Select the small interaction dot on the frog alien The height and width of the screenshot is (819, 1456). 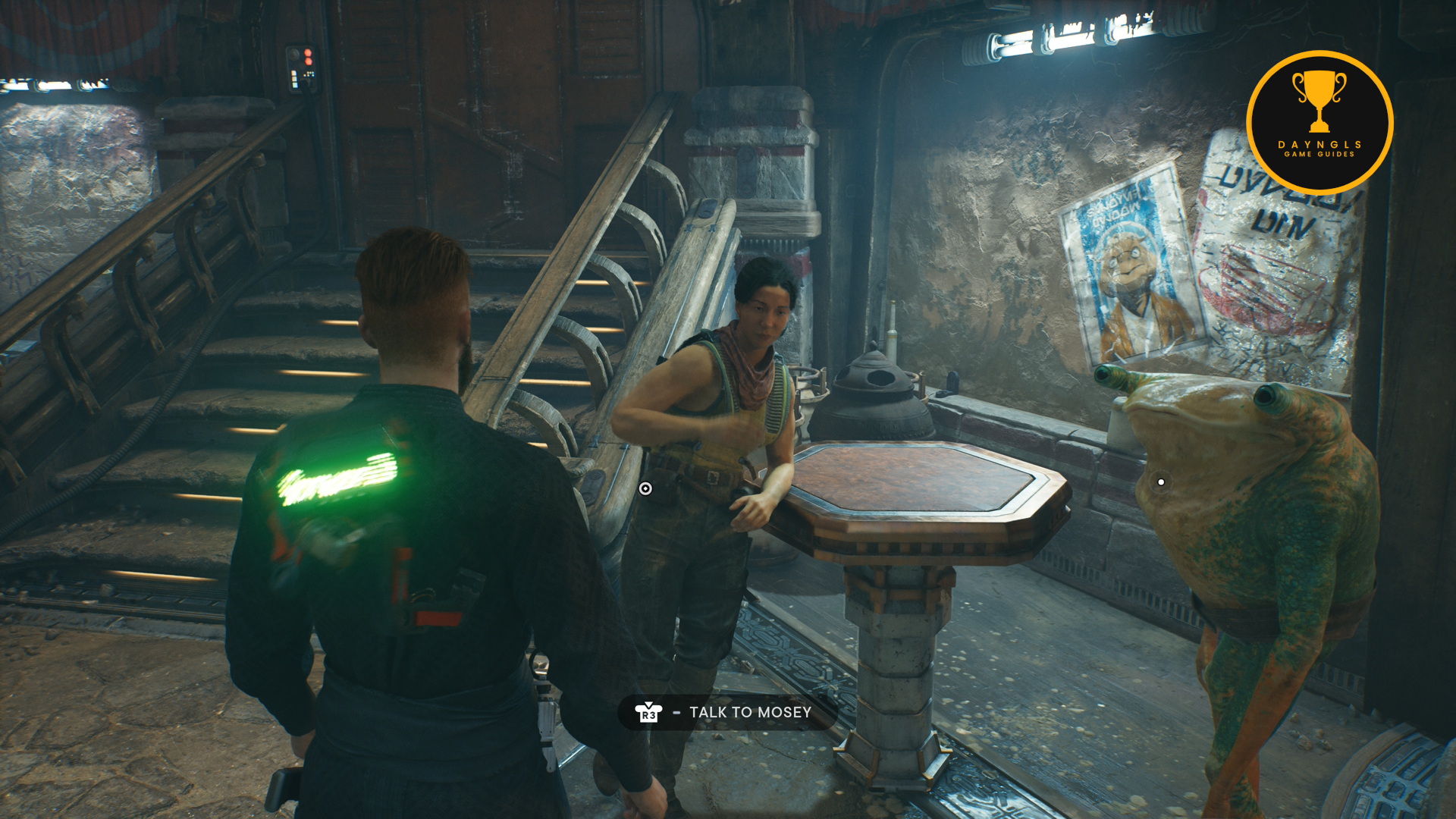coord(1161,482)
